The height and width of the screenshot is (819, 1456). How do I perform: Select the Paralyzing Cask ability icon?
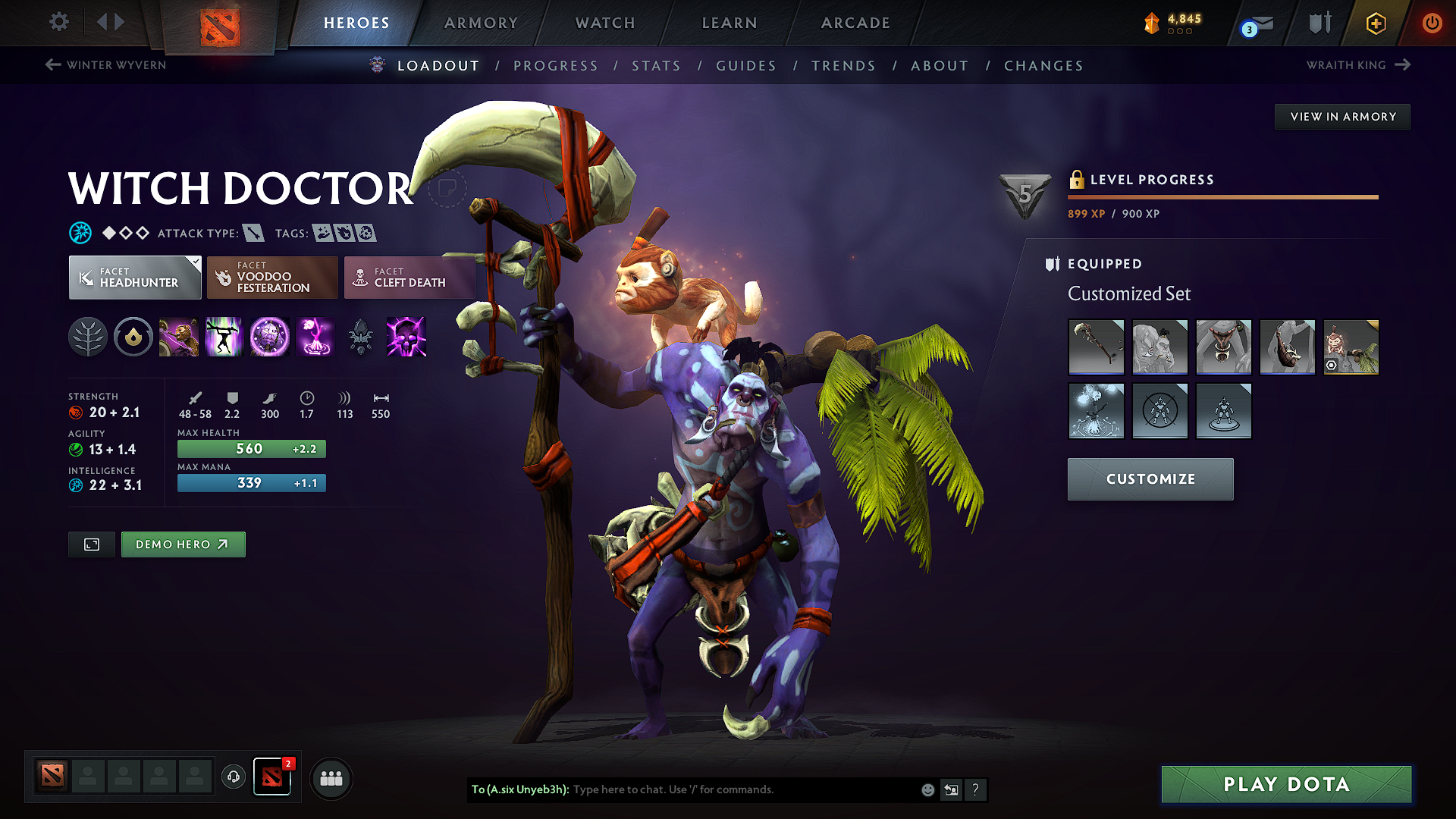[x=179, y=337]
